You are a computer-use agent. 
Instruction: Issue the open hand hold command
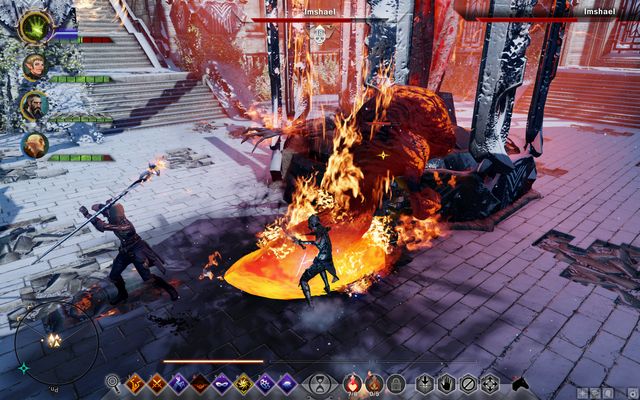tap(446, 383)
